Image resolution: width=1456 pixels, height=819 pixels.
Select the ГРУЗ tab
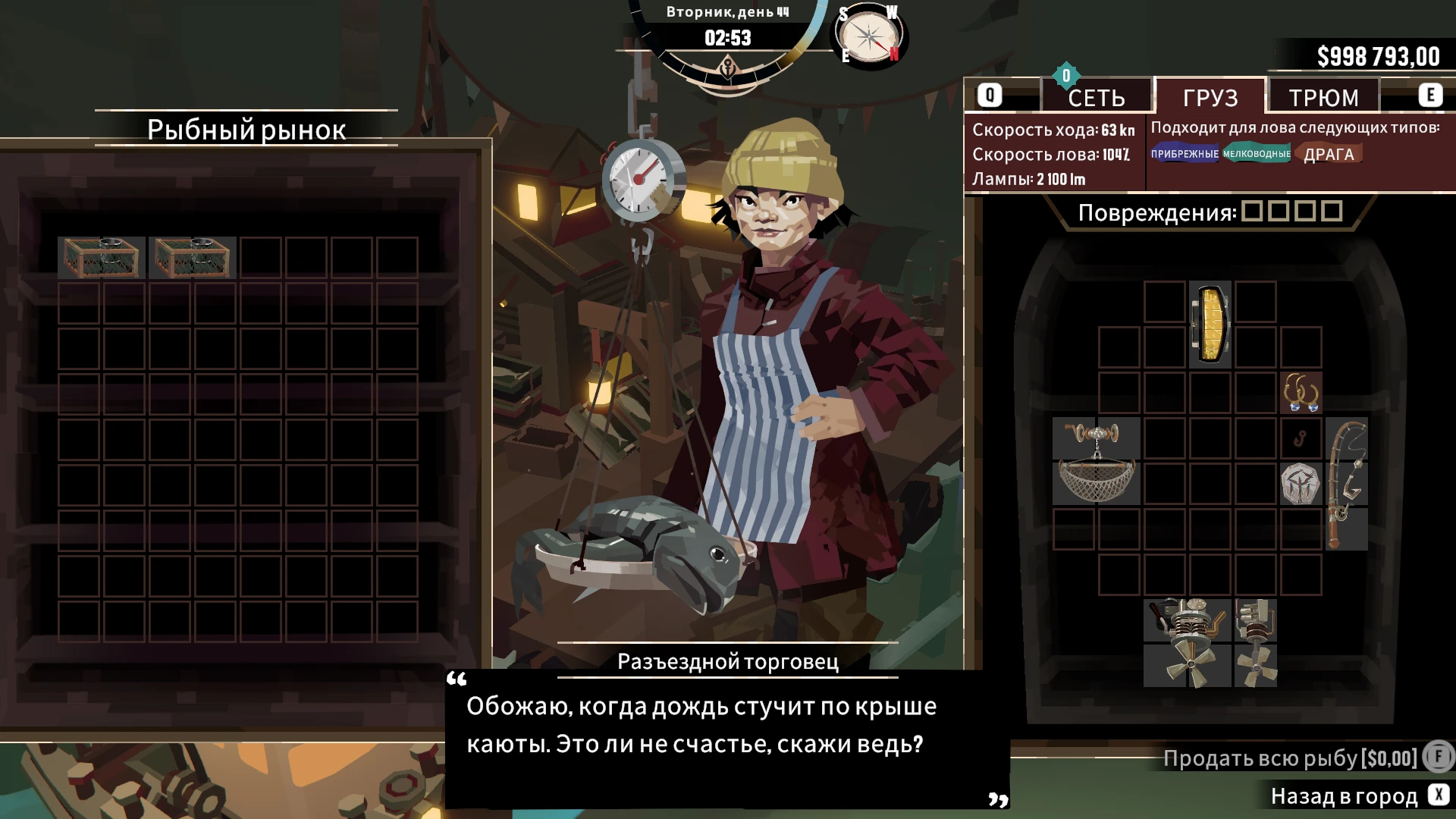pyautogui.click(x=1211, y=98)
